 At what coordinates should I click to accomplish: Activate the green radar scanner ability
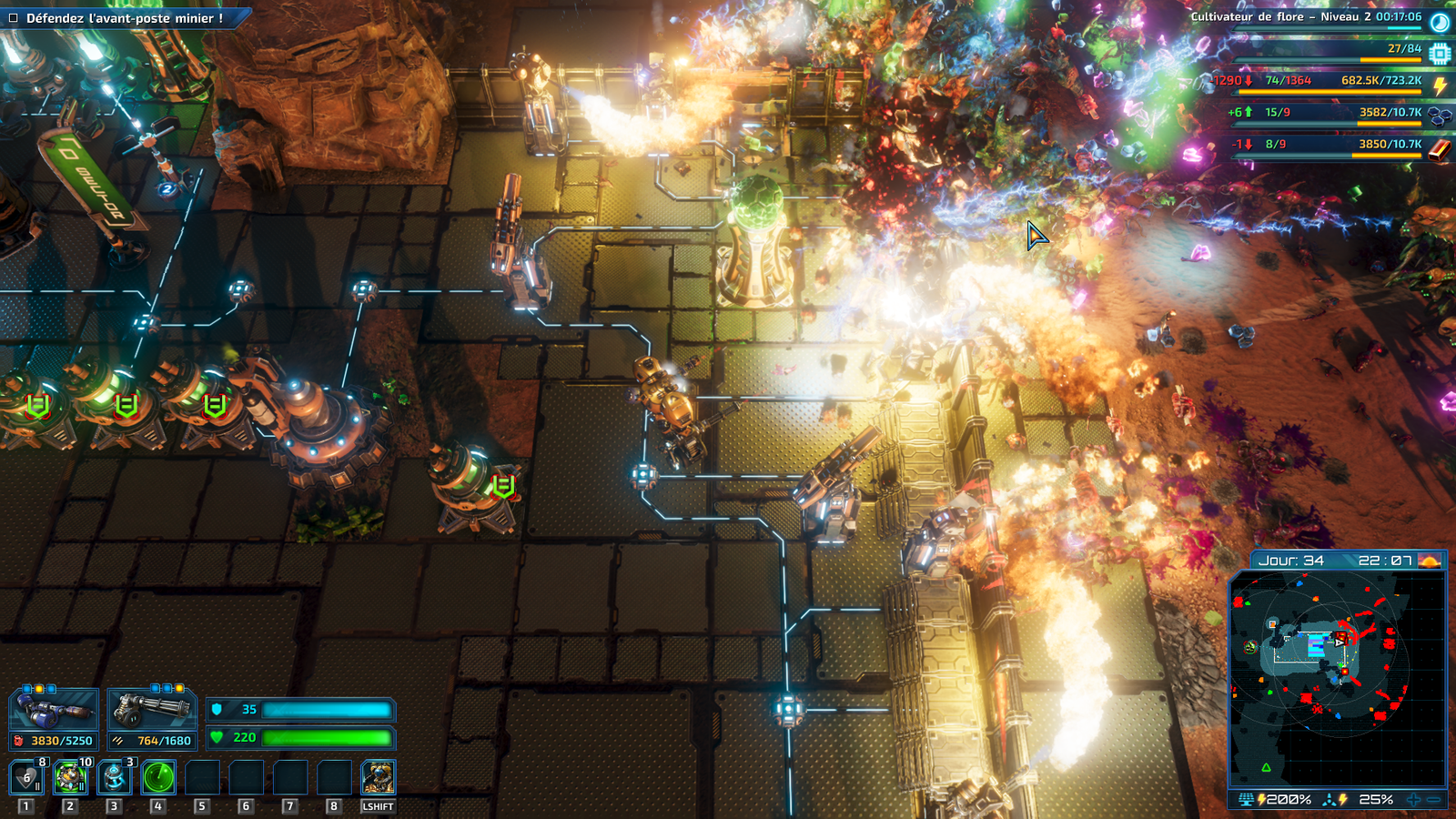(x=158, y=778)
